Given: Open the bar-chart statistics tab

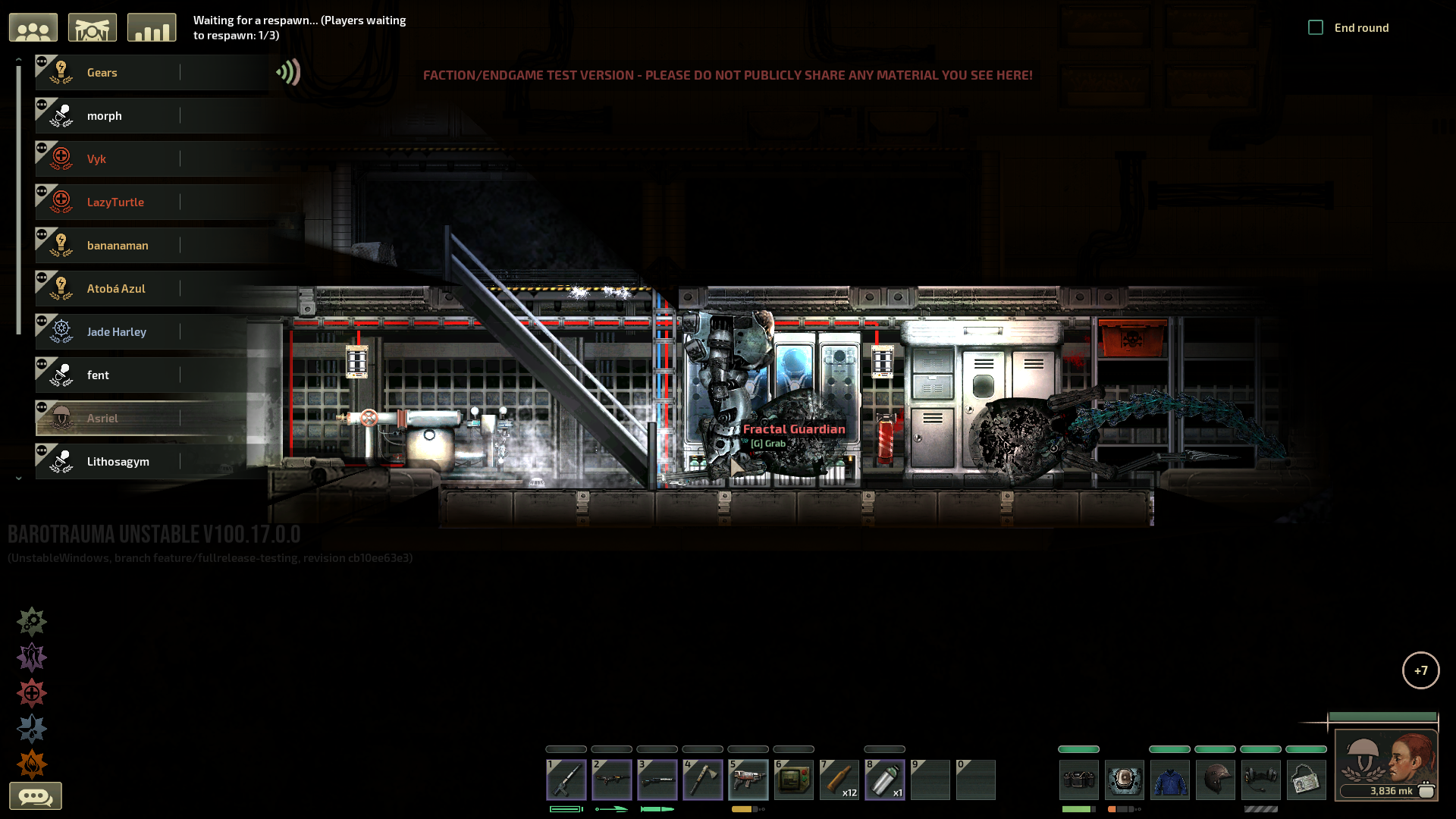Looking at the screenshot, I should point(152,28).
